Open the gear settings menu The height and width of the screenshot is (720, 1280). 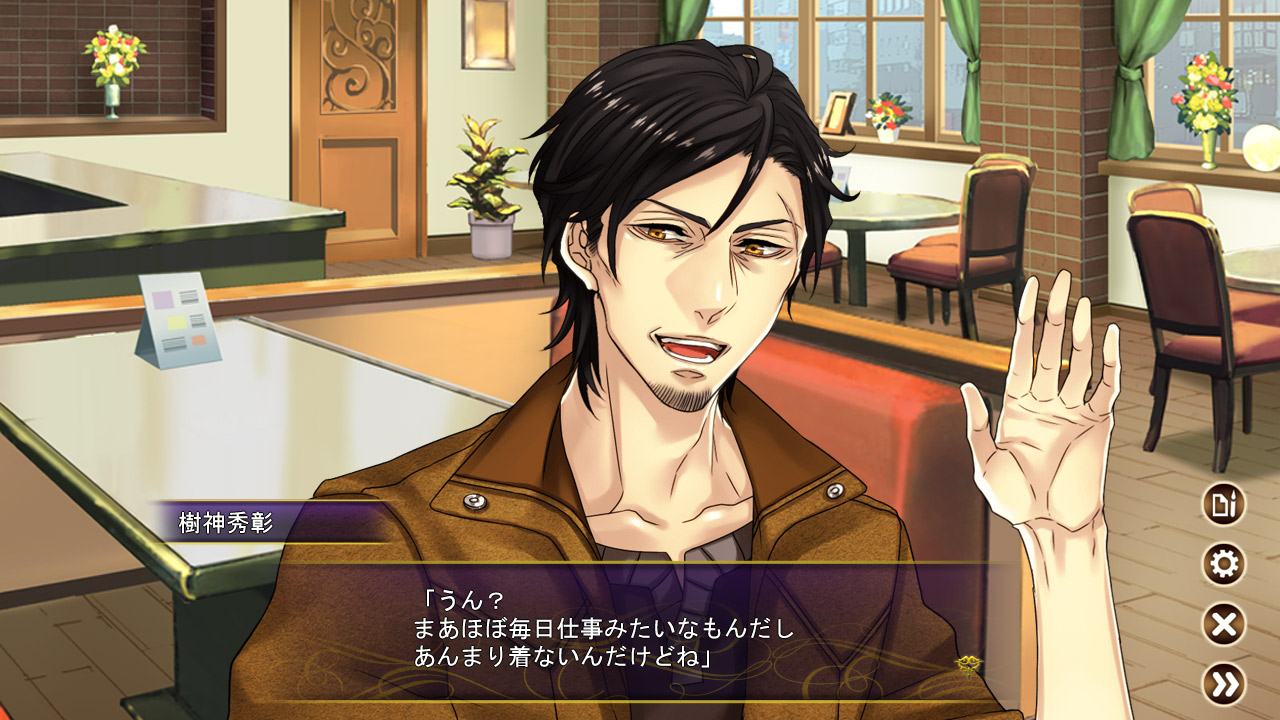click(x=1223, y=565)
